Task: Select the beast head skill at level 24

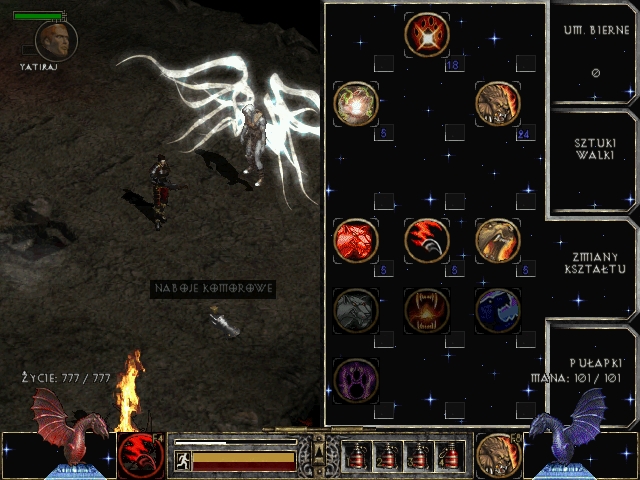Action: coord(498,104)
